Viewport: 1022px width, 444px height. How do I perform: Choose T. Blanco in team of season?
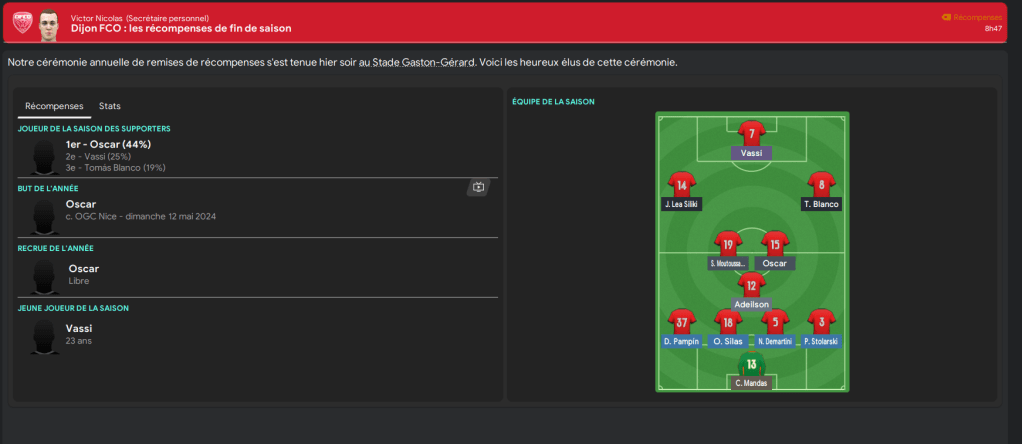pos(821,185)
